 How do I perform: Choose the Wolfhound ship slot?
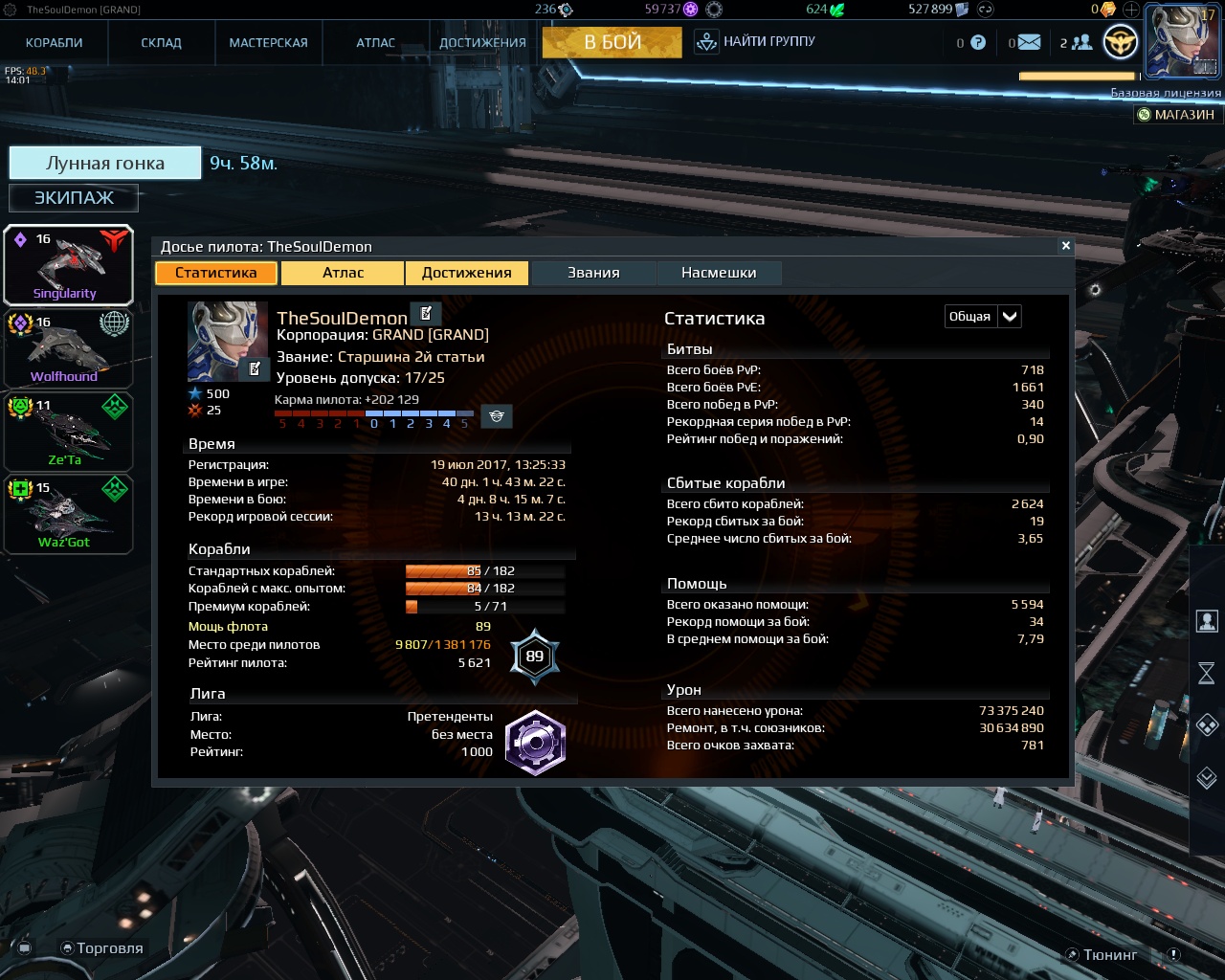[x=67, y=348]
